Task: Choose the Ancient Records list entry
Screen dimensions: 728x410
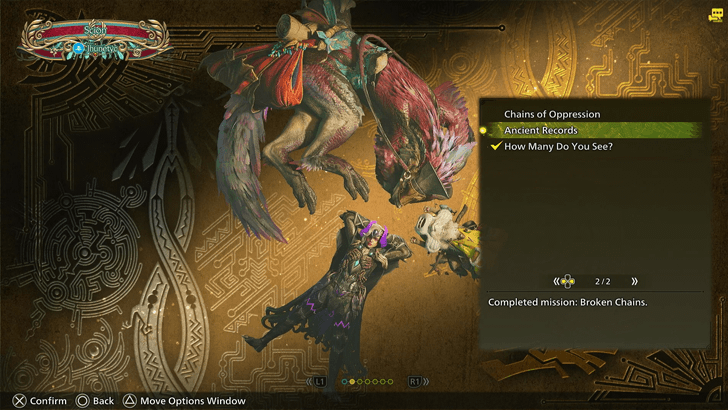Action: 541,130
